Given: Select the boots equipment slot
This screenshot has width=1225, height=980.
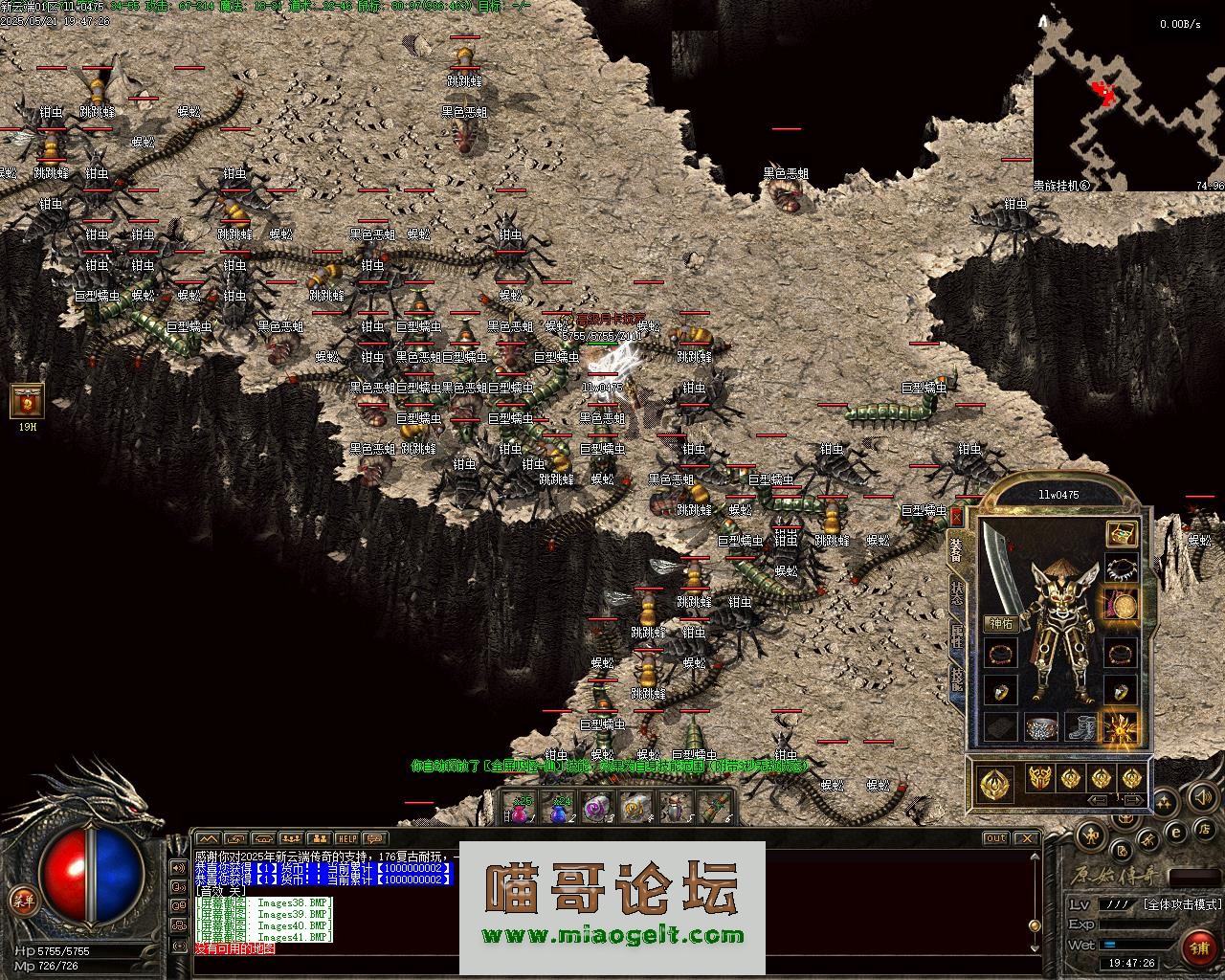Looking at the screenshot, I should (x=1080, y=727).
